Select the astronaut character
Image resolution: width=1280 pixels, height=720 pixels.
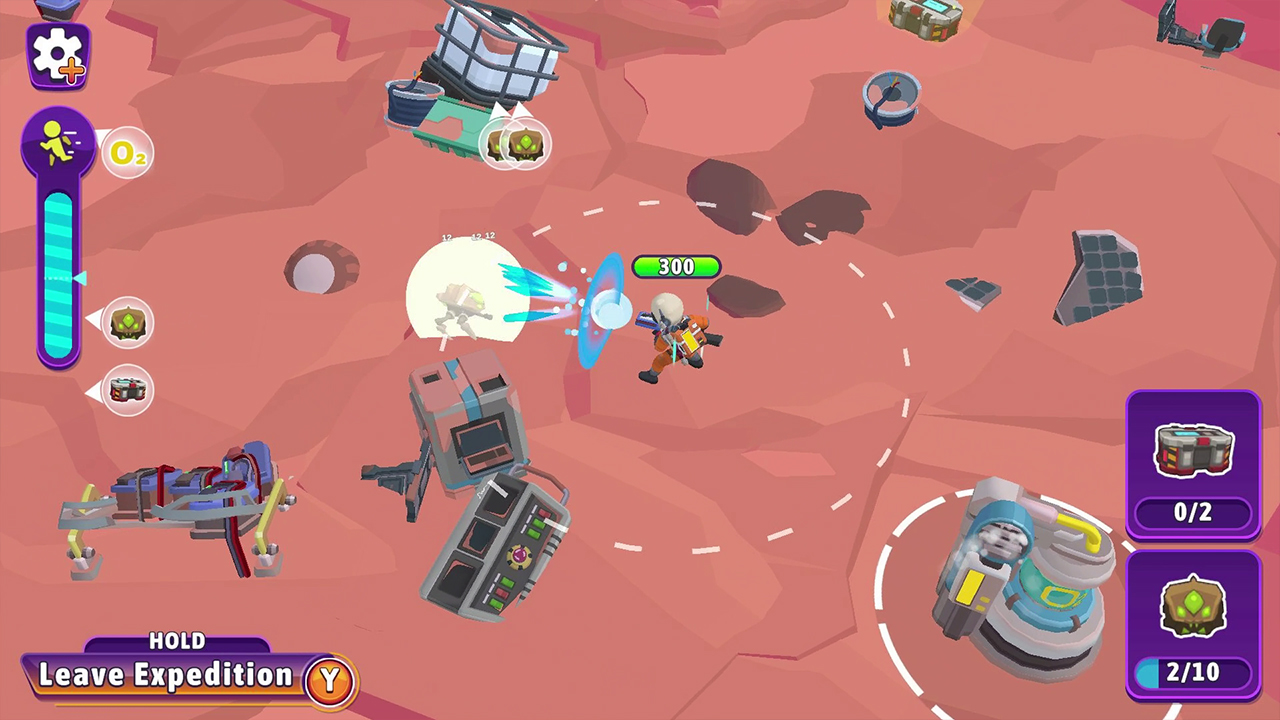(672, 335)
